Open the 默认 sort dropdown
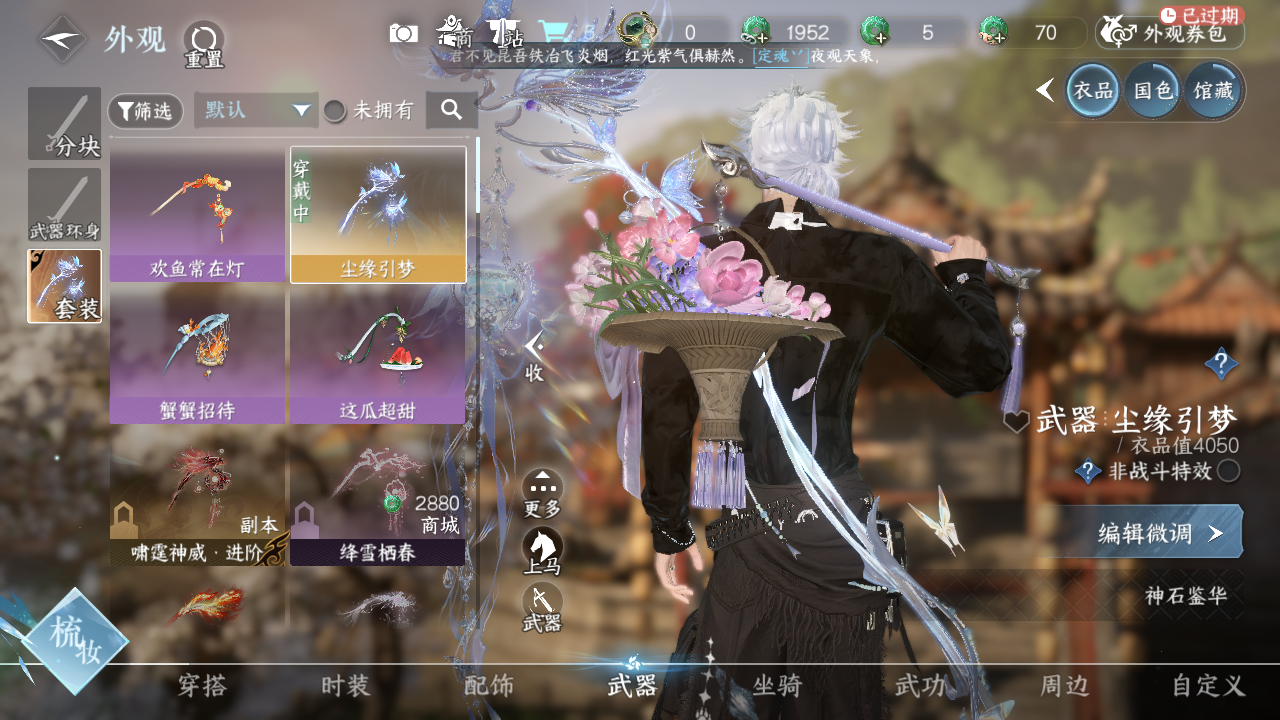 pos(256,110)
